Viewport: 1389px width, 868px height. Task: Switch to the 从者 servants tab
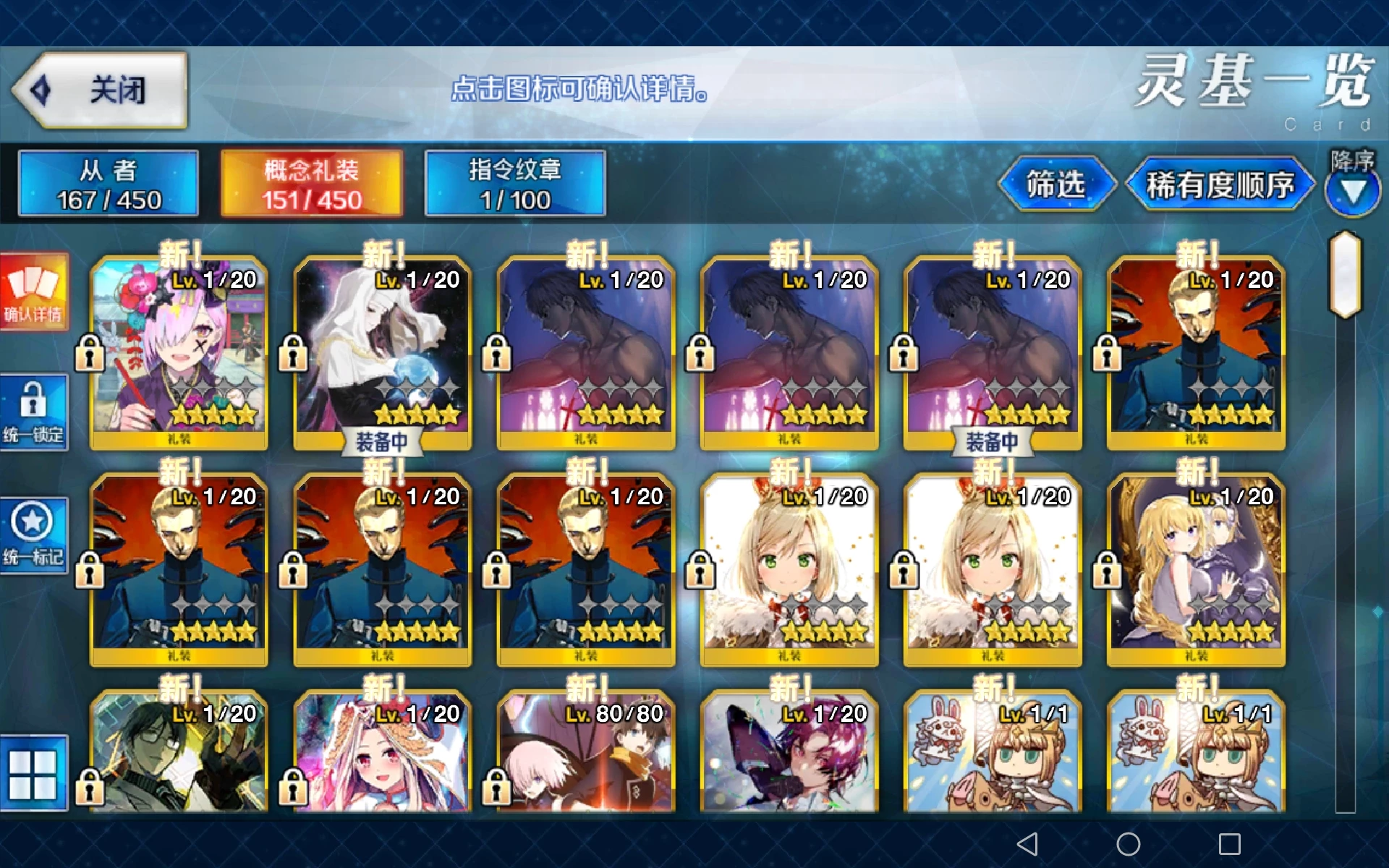[x=109, y=184]
